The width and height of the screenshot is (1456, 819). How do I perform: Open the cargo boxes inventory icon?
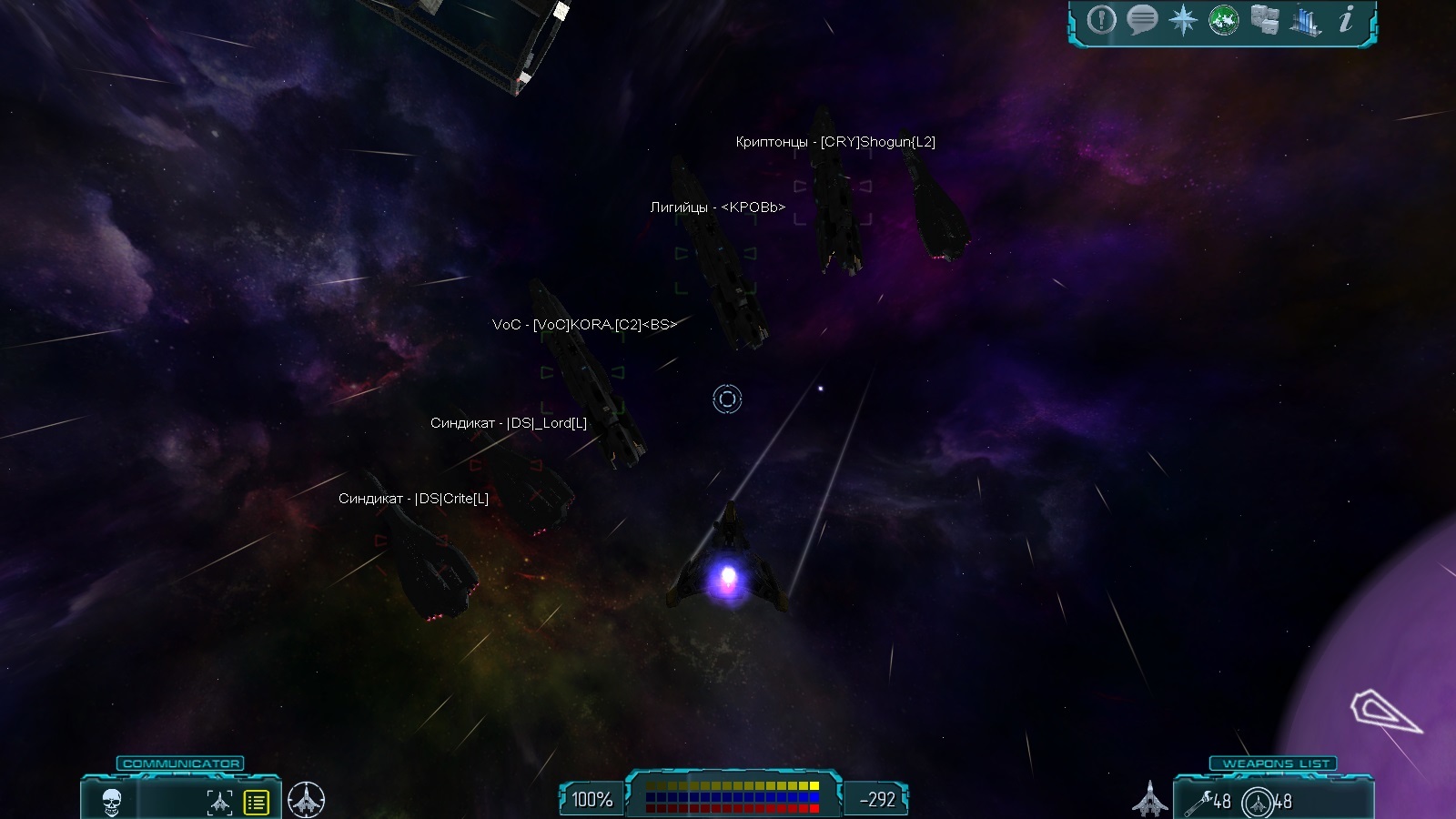[x=1264, y=20]
